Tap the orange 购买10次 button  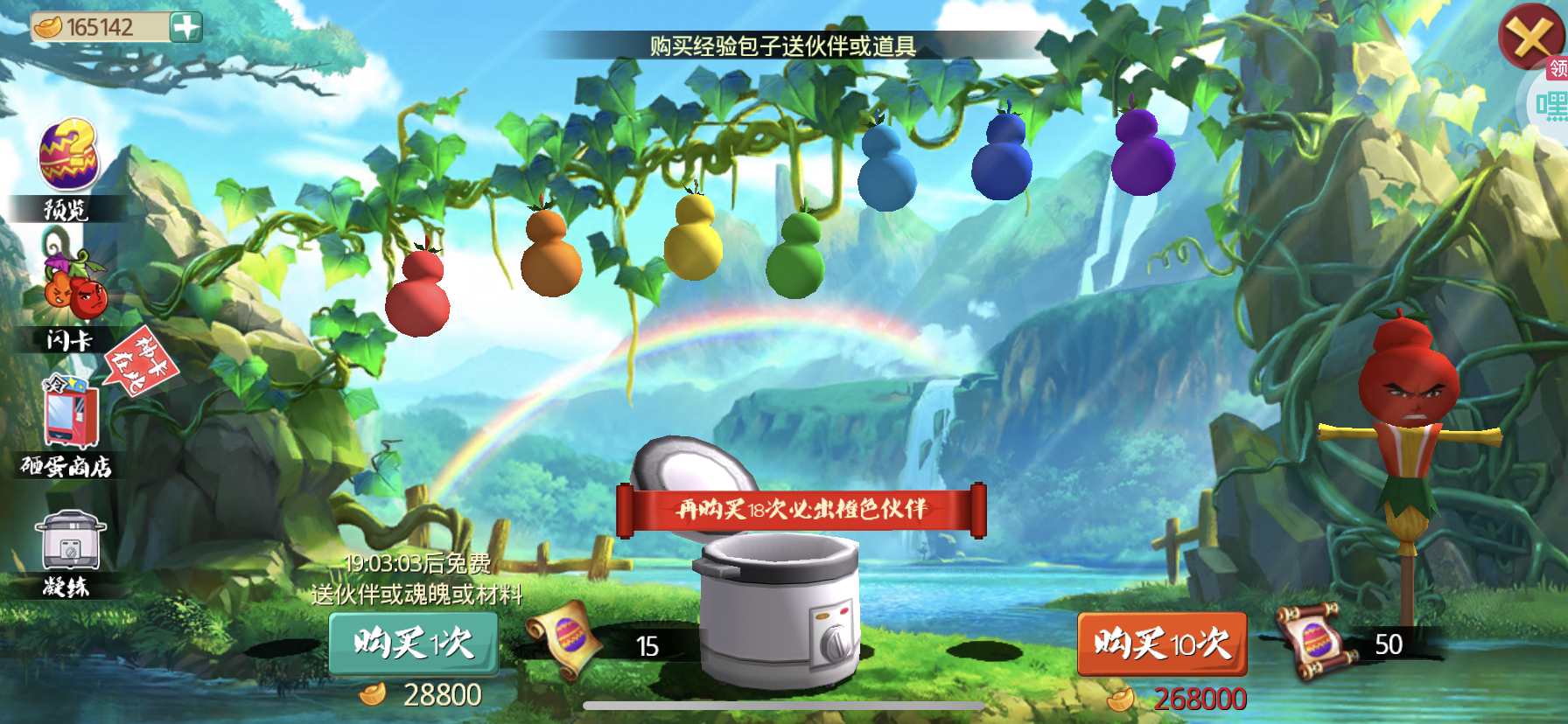pyautogui.click(x=1162, y=644)
